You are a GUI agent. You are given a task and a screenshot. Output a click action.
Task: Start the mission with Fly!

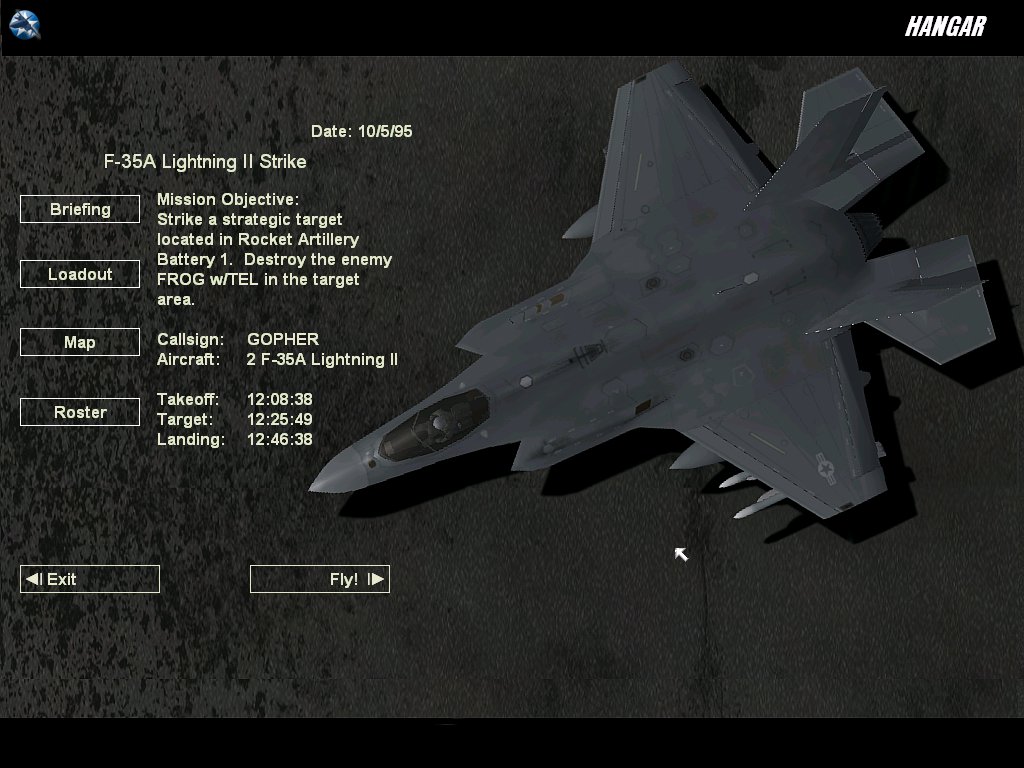point(320,579)
